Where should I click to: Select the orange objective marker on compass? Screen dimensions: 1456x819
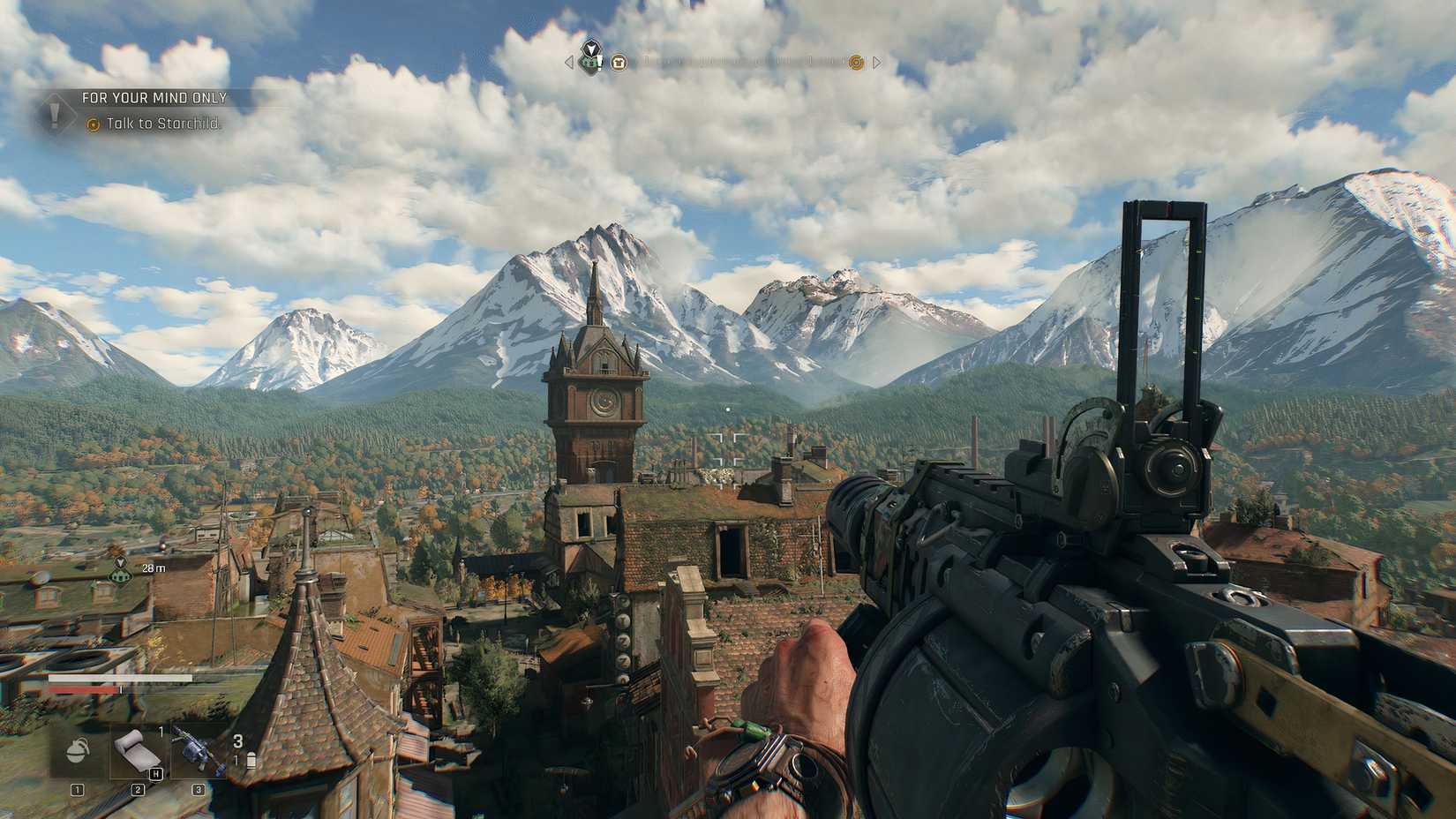[x=855, y=62]
